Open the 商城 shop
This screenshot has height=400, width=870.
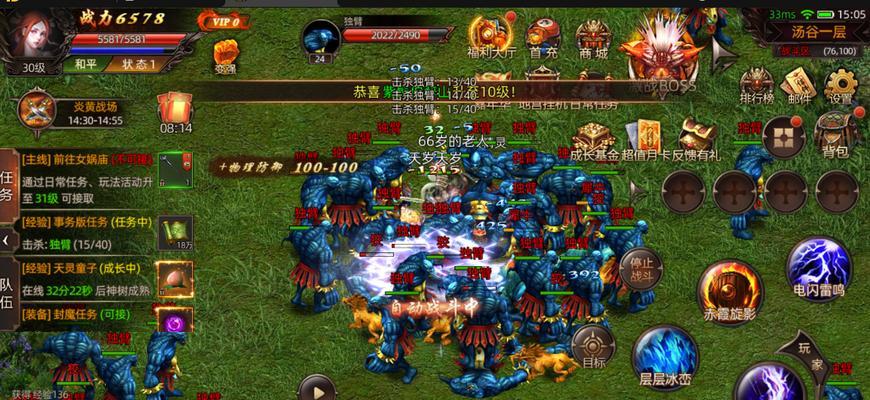pos(593,34)
